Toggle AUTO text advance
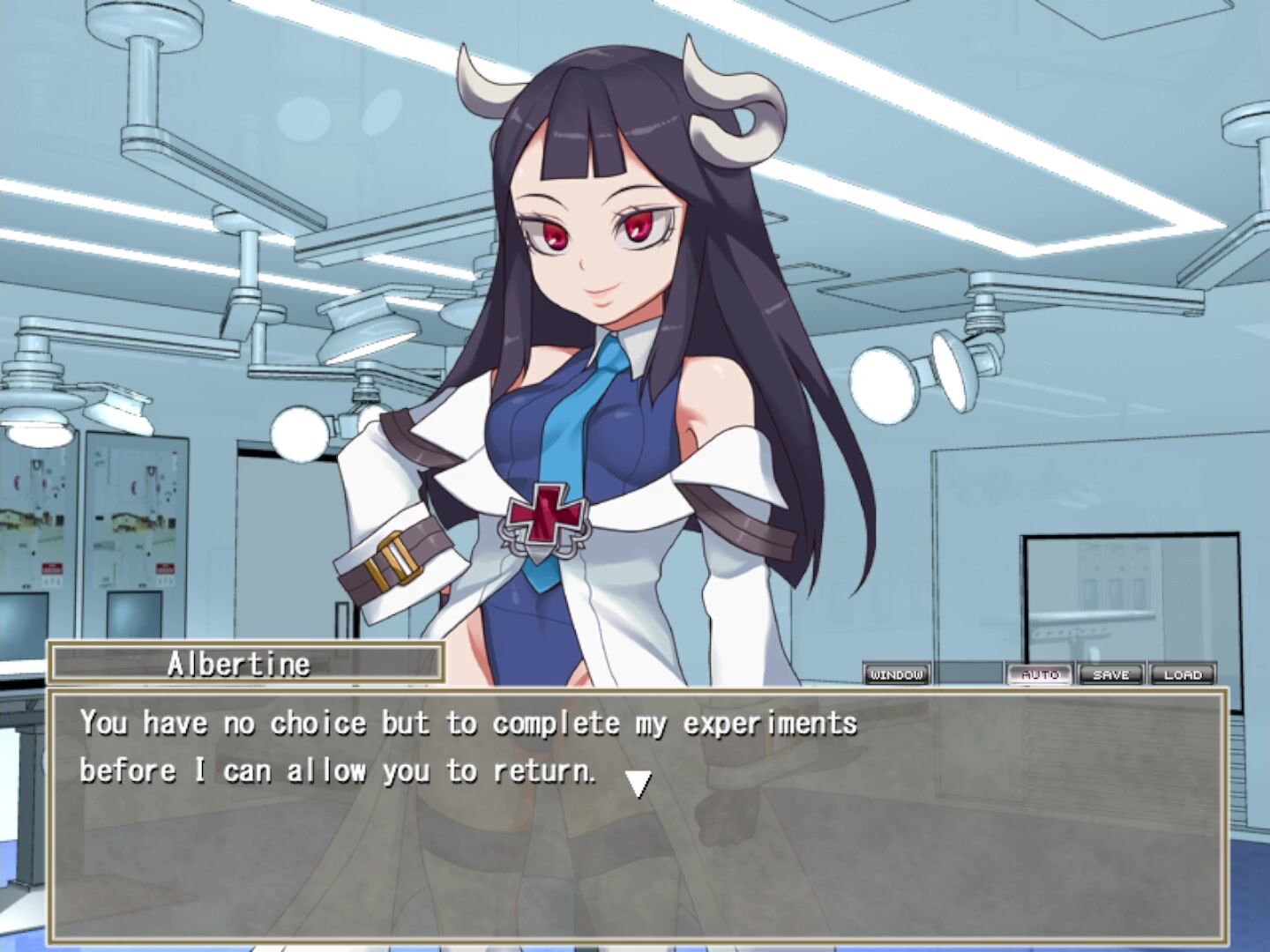1270x952 pixels. 1040,674
